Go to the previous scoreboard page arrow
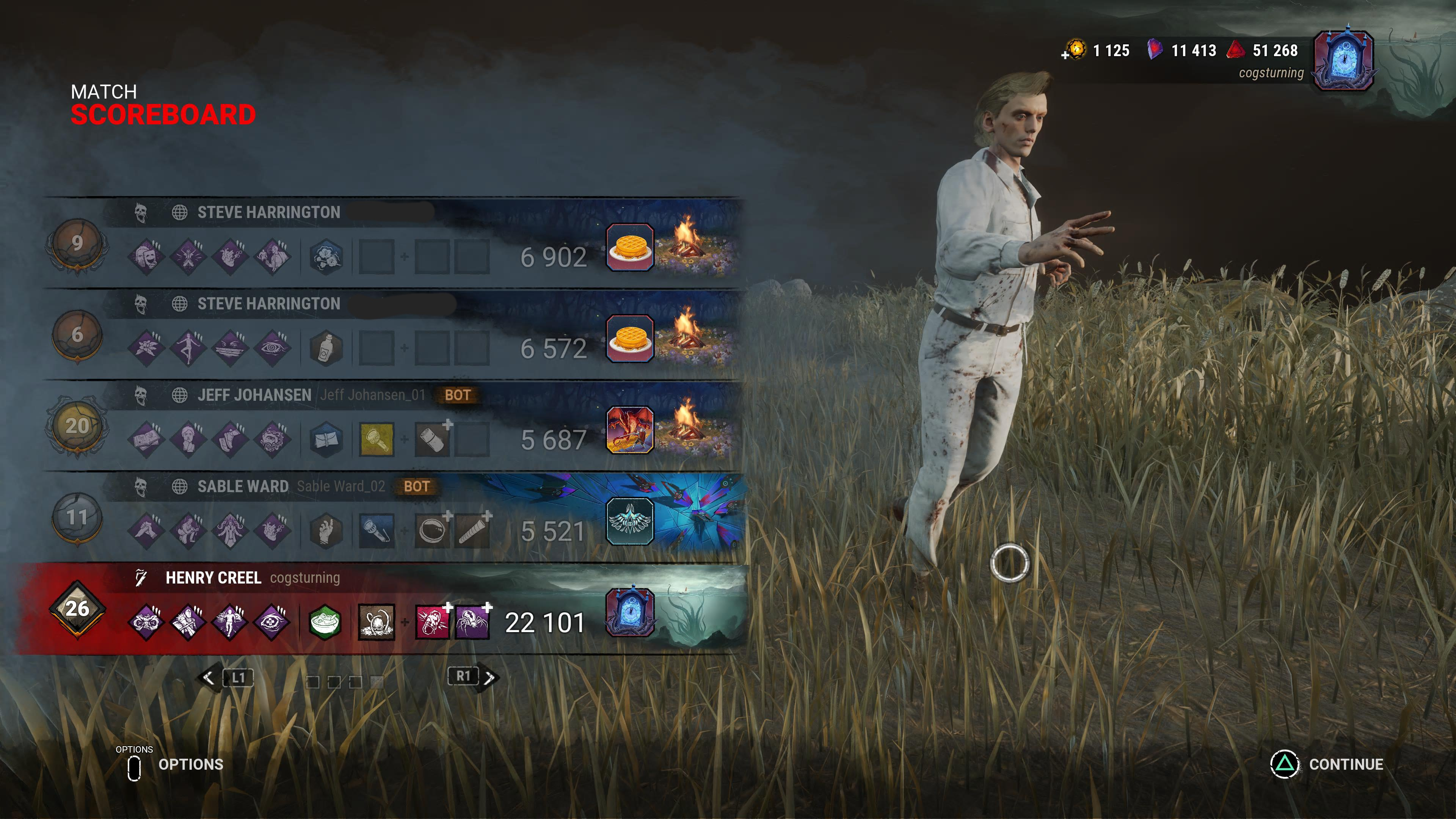 [x=209, y=678]
